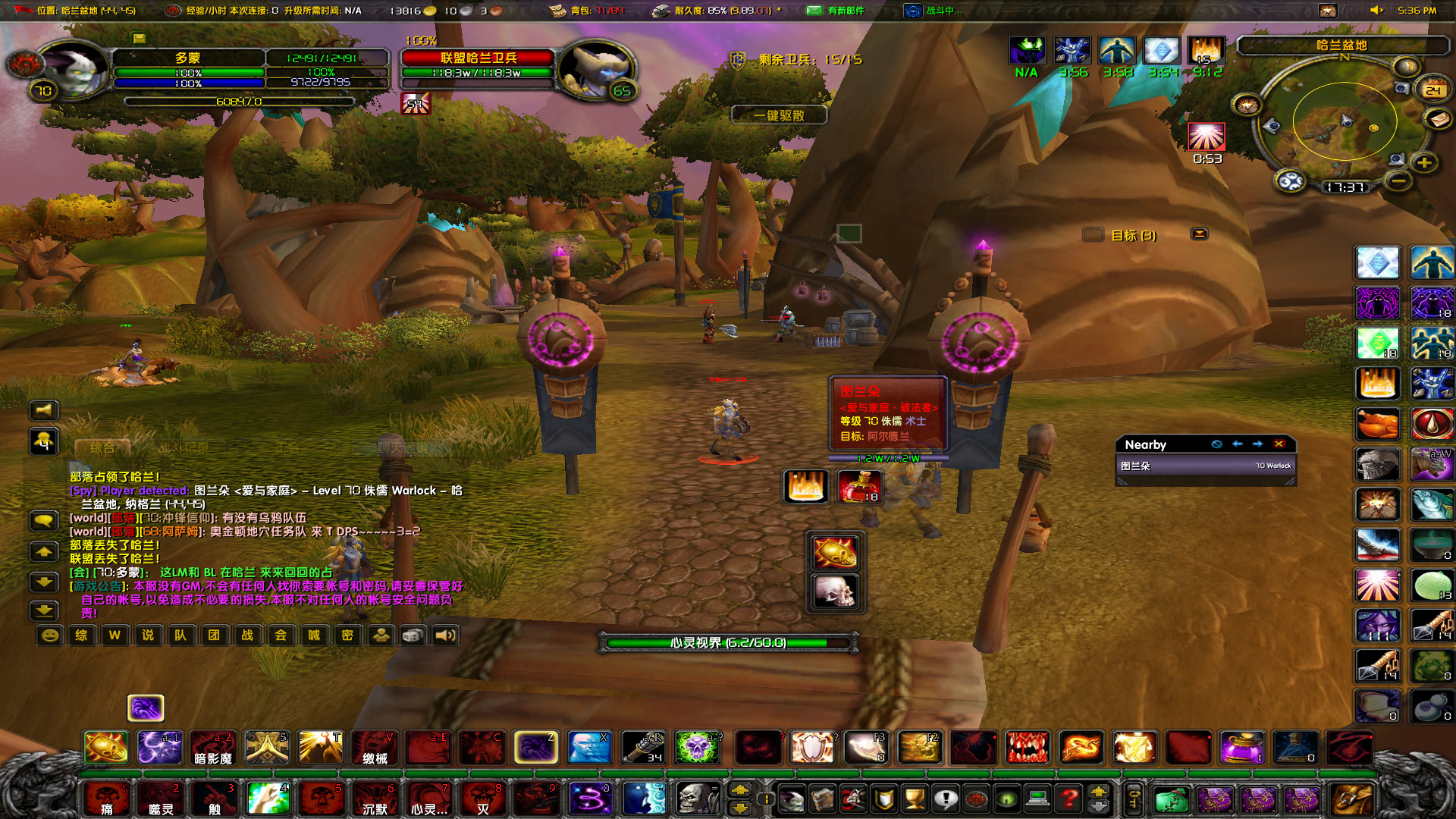Click the next arrow in the Nearby panel
The height and width of the screenshot is (819, 1456).
click(1258, 444)
